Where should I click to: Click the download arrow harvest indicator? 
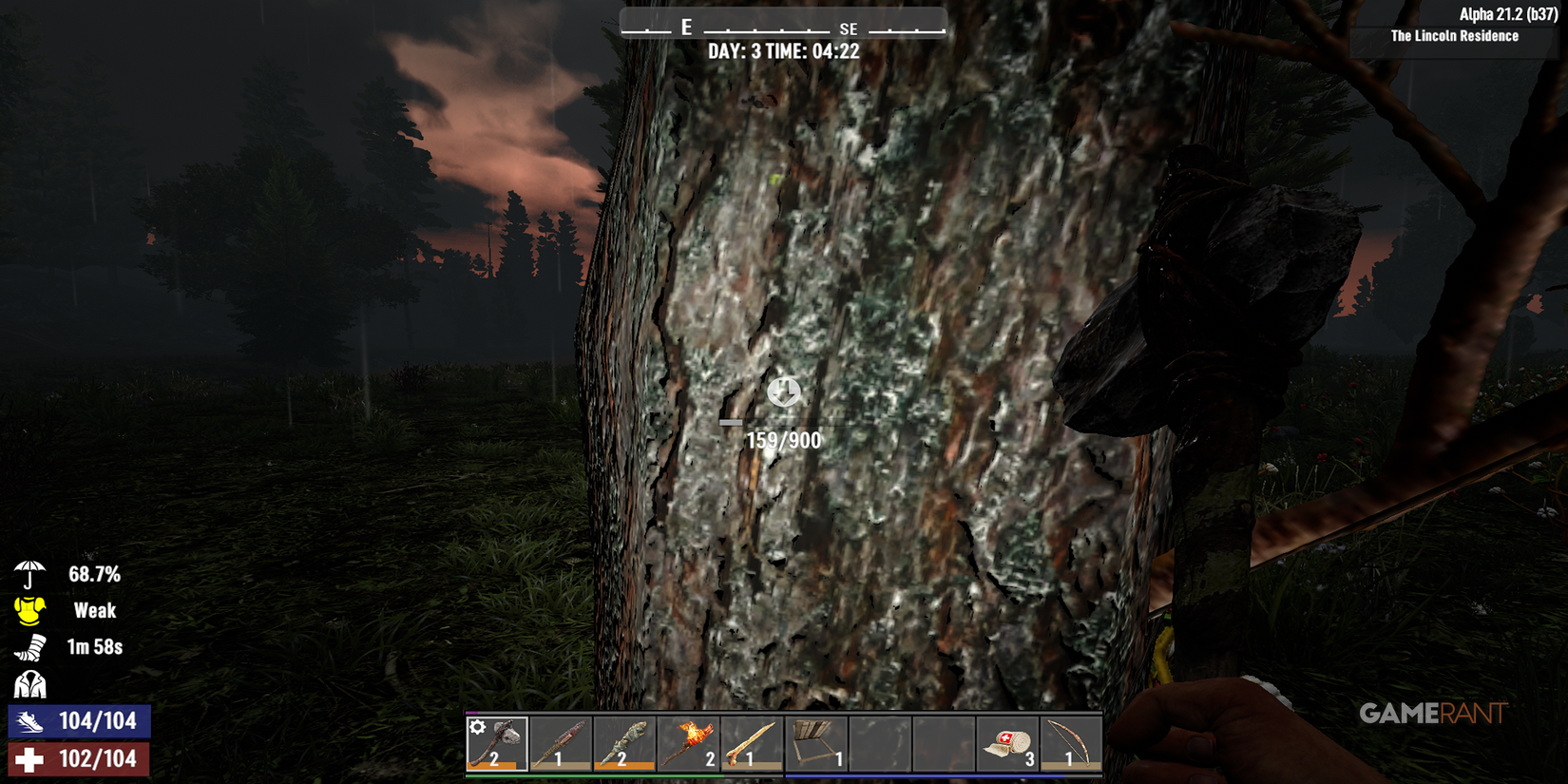[783, 392]
